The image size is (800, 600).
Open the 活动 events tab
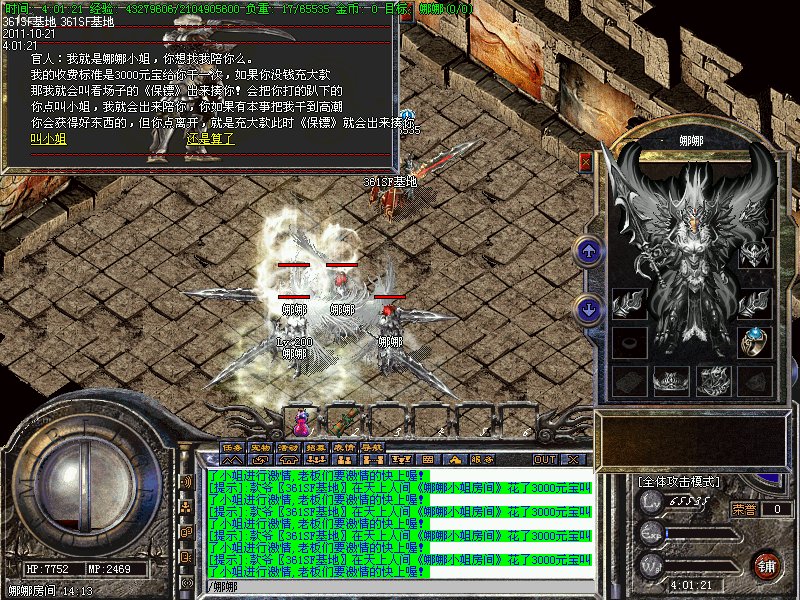(x=289, y=446)
